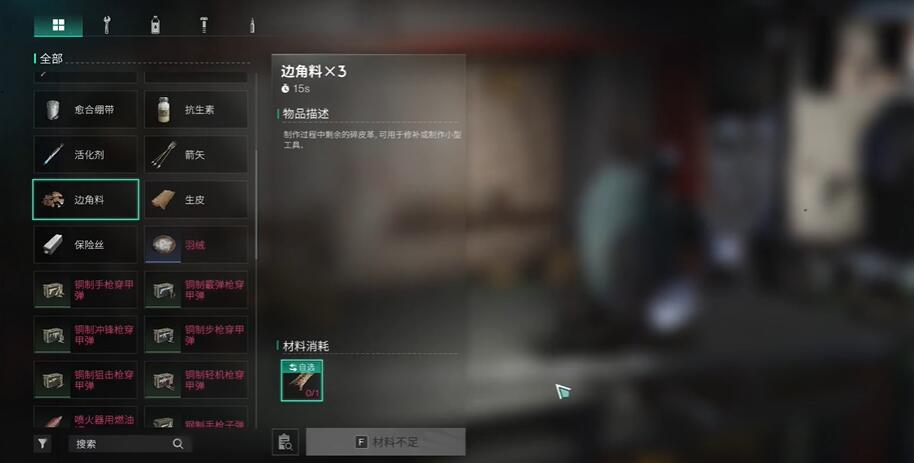Open the clipboard magnifier button
914x463 pixels.
pyautogui.click(x=286, y=442)
